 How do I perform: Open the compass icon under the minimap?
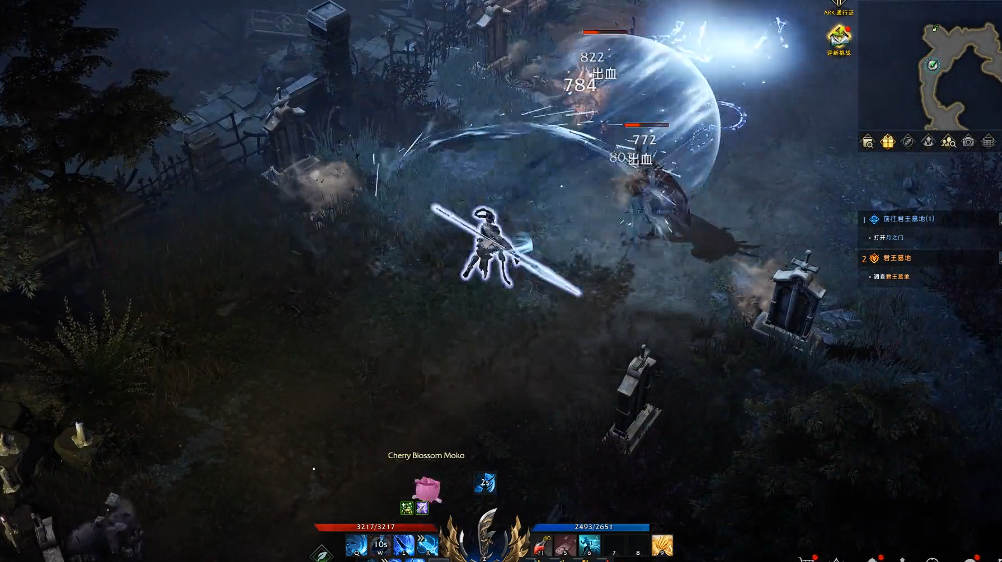point(908,141)
